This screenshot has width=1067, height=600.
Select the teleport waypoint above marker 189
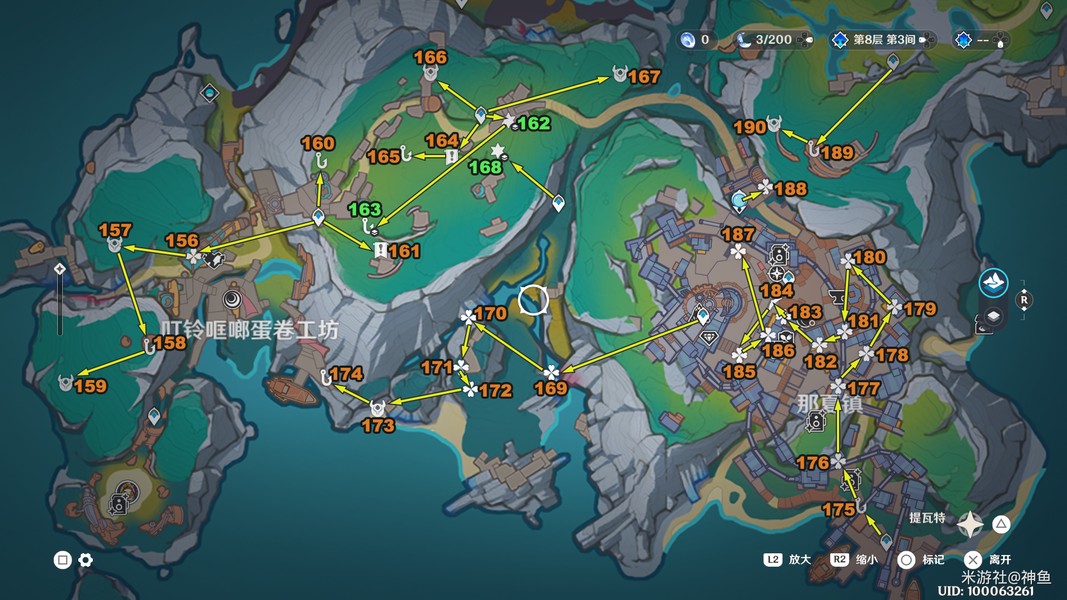pyautogui.click(x=893, y=62)
